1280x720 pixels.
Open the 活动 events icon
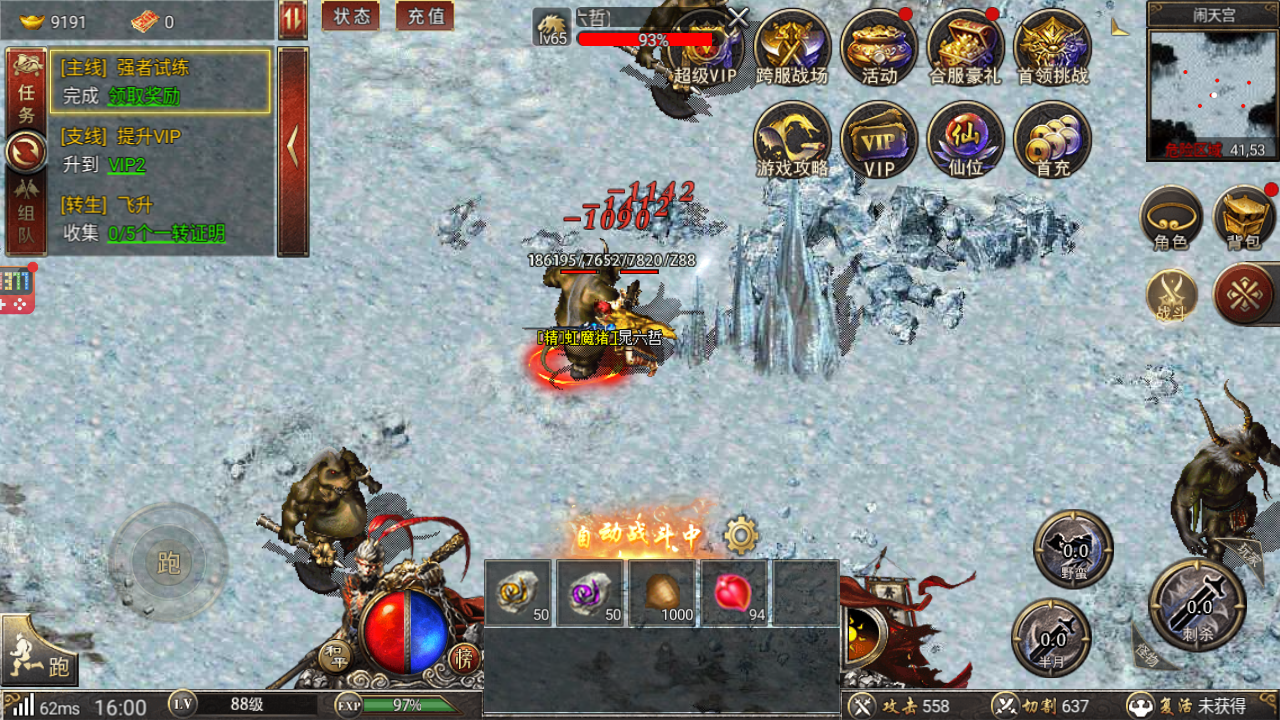click(879, 48)
